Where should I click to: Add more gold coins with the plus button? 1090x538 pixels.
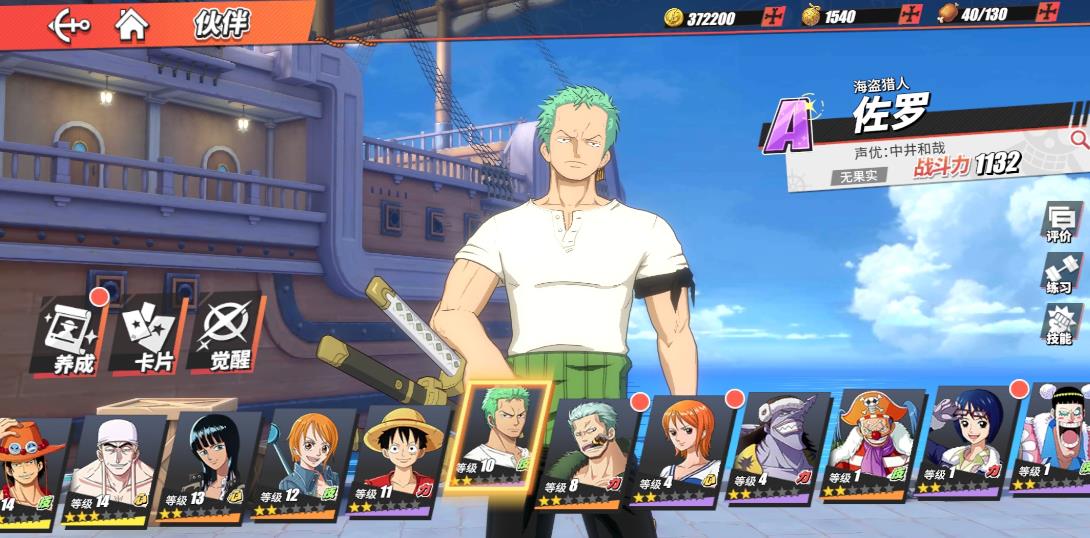pyautogui.click(x=773, y=16)
